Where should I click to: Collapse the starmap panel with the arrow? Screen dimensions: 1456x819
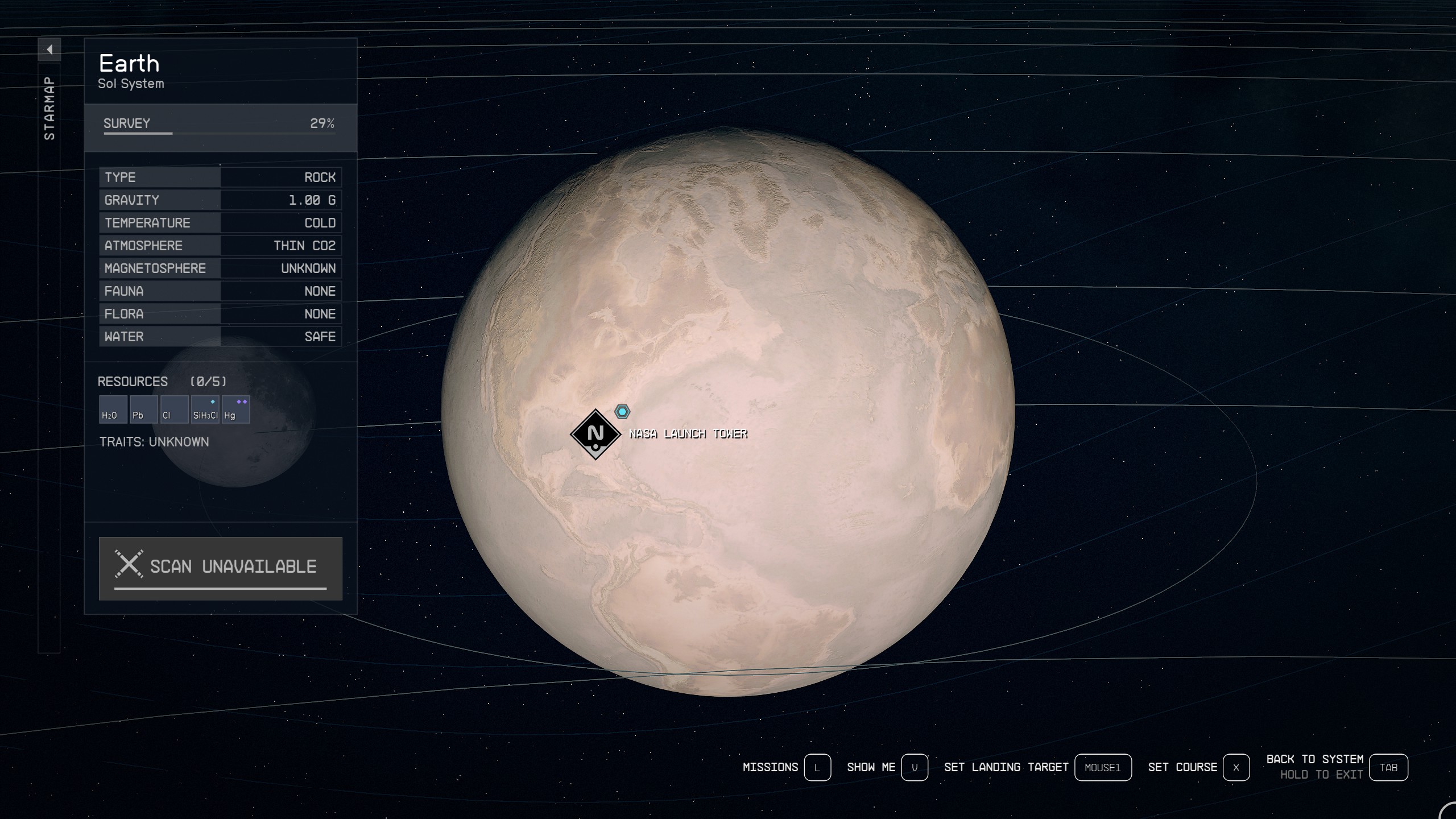coord(49,49)
